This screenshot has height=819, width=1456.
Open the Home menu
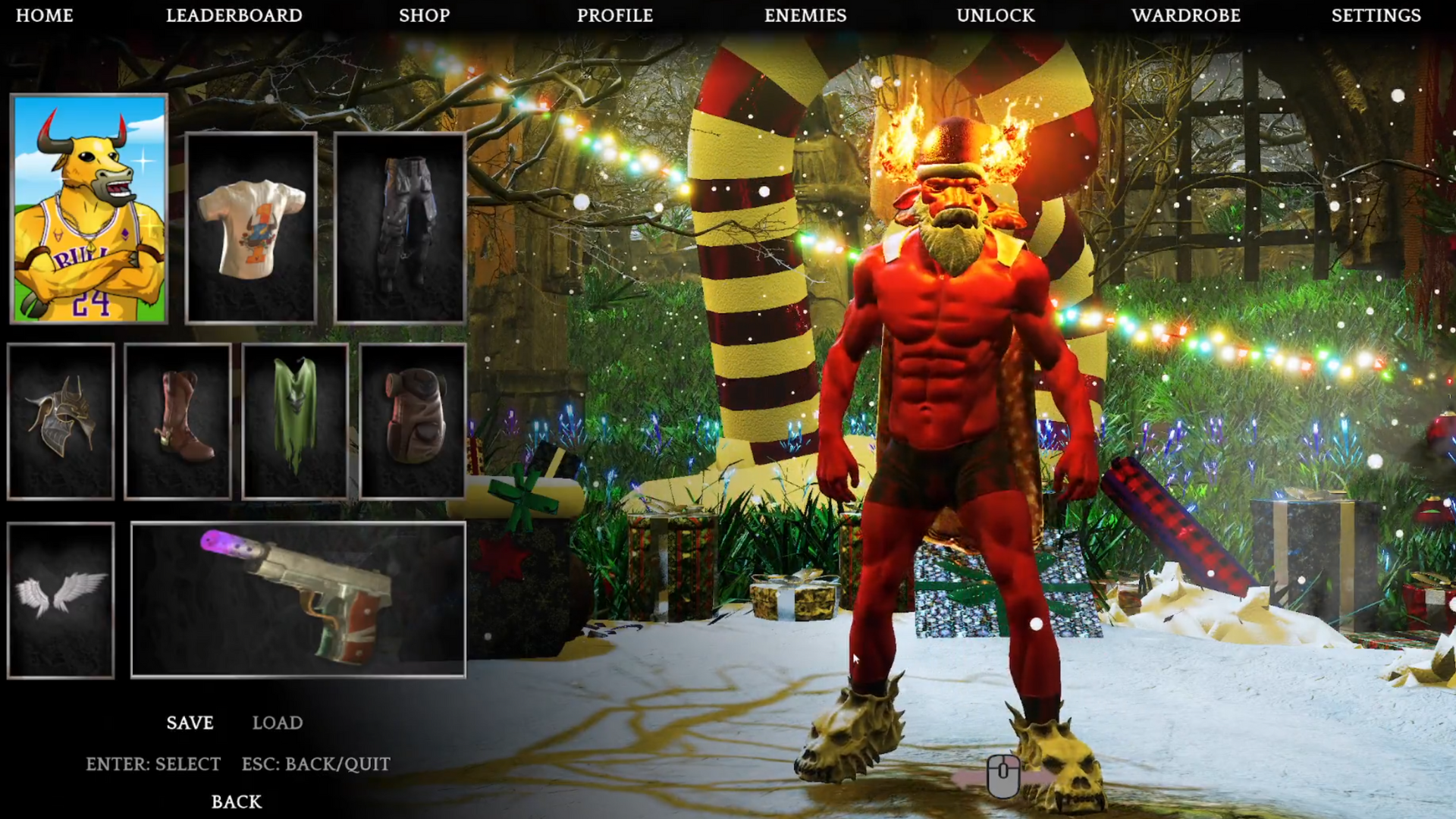coord(45,15)
